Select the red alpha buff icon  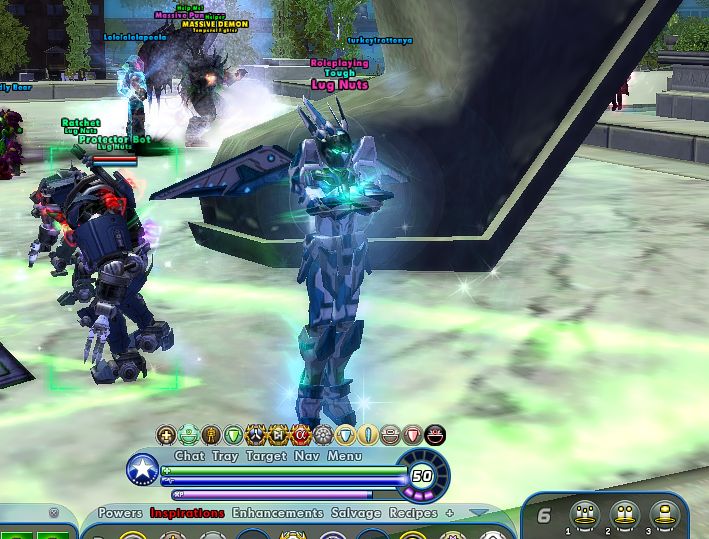(300, 435)
